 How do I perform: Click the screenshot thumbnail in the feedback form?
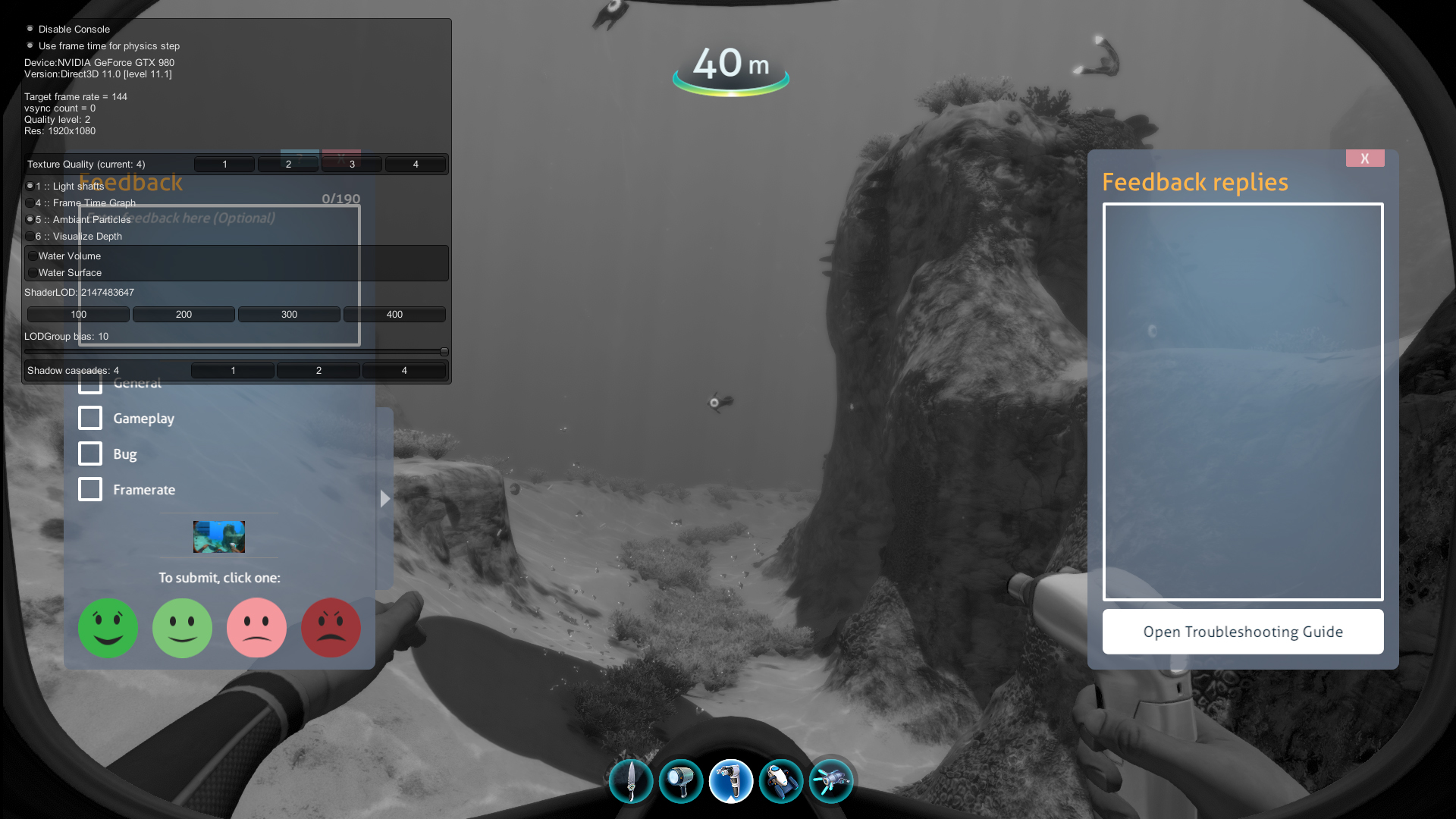click(x=219, y=536)
